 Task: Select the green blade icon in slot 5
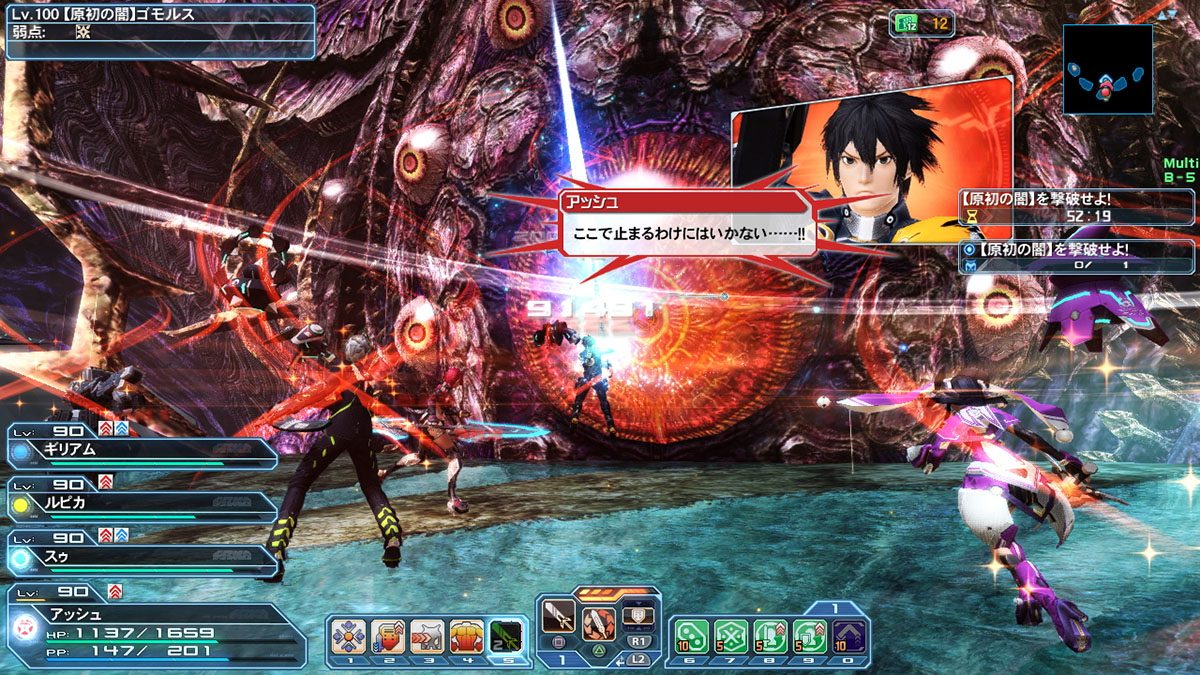[506, 637]
